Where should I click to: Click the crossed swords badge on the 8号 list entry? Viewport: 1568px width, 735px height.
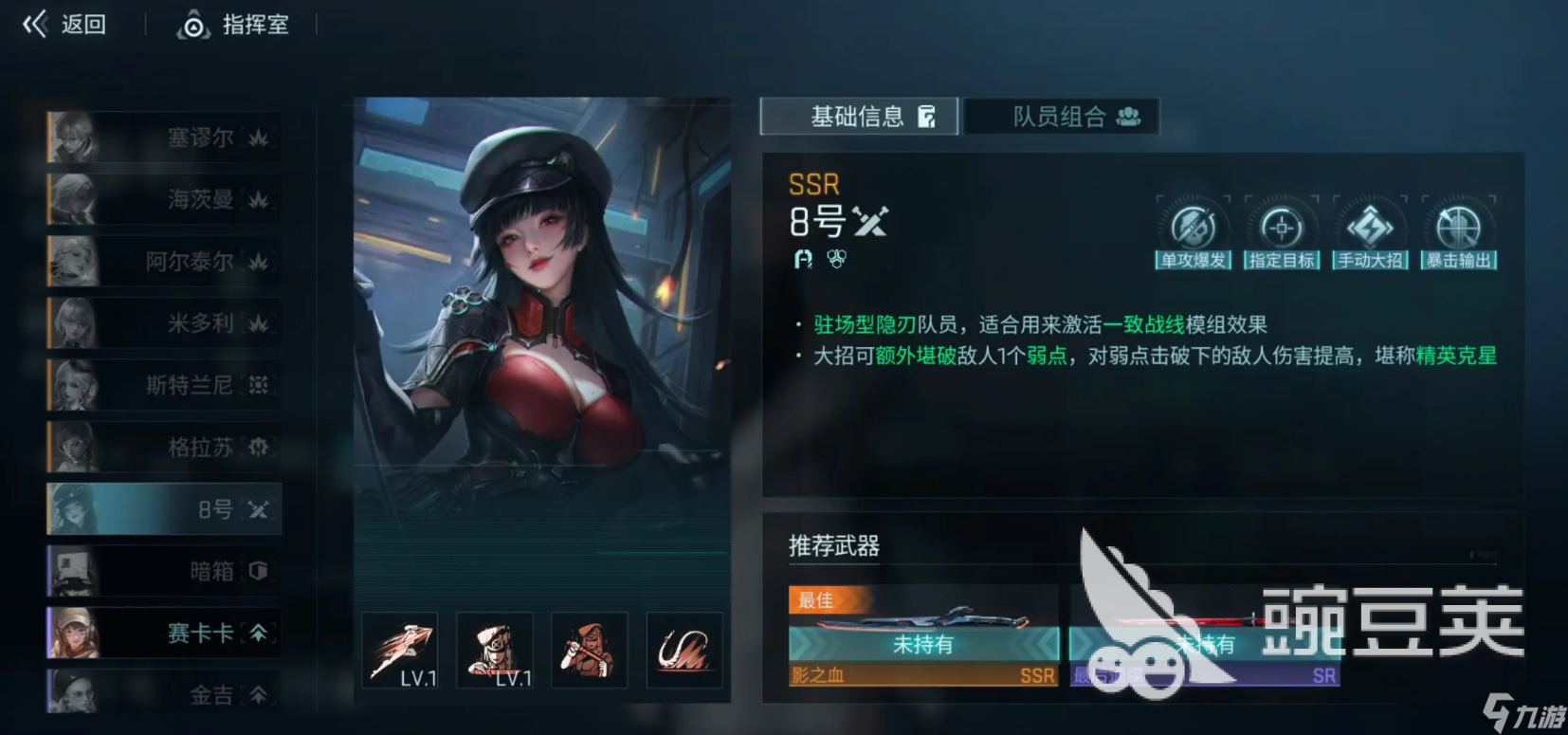click(x=256, y=510)
